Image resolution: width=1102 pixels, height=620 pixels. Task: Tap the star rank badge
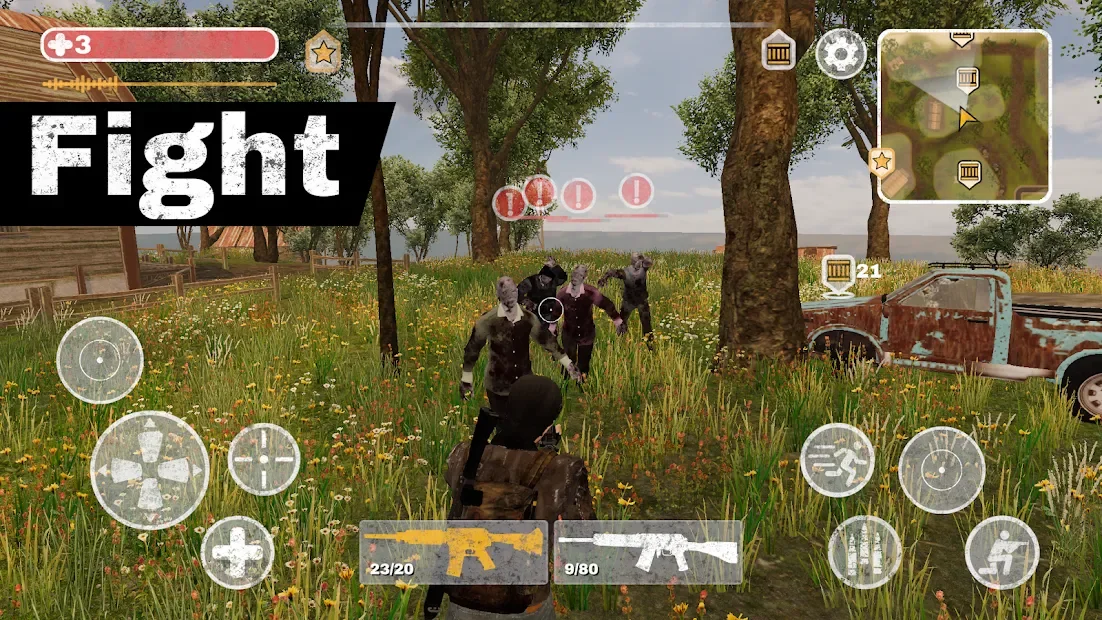[x=322, y=53]
